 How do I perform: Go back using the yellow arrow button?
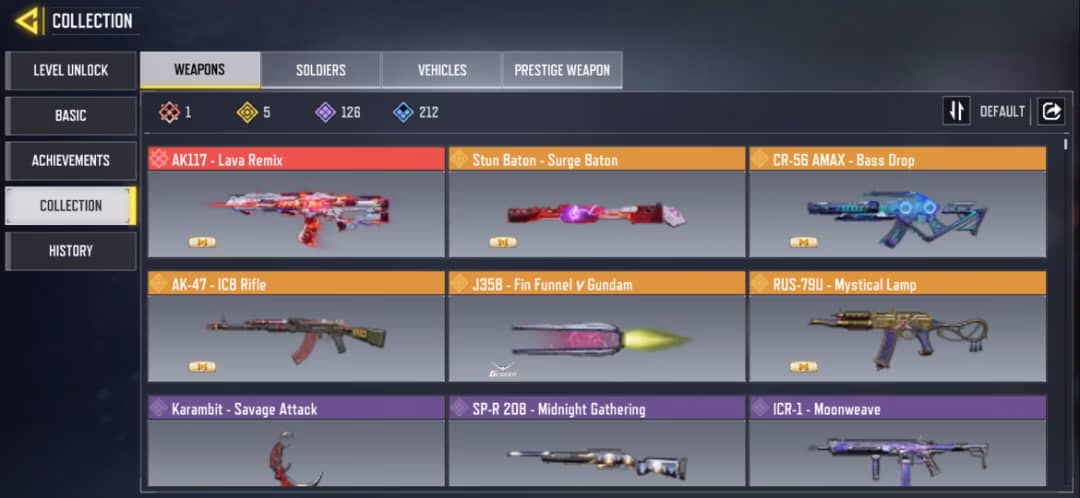pos(27,20)
